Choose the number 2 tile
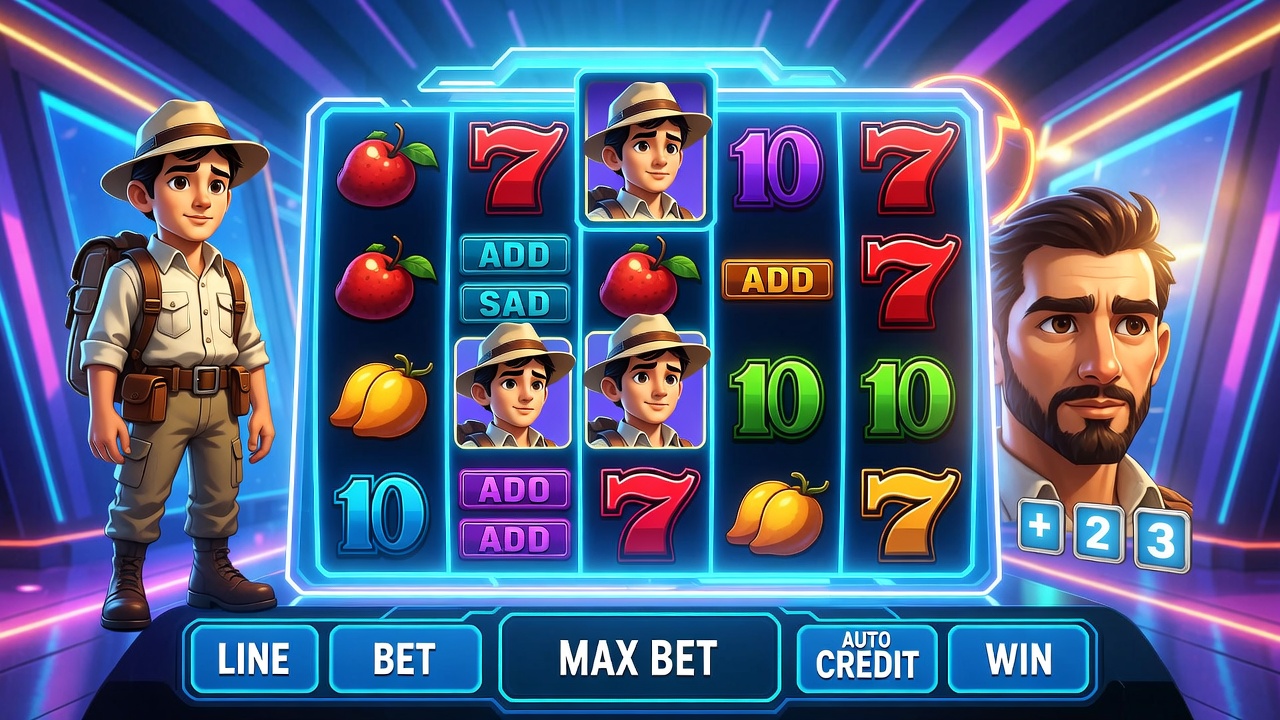 pyautogui.click(x=1097, y=535)
